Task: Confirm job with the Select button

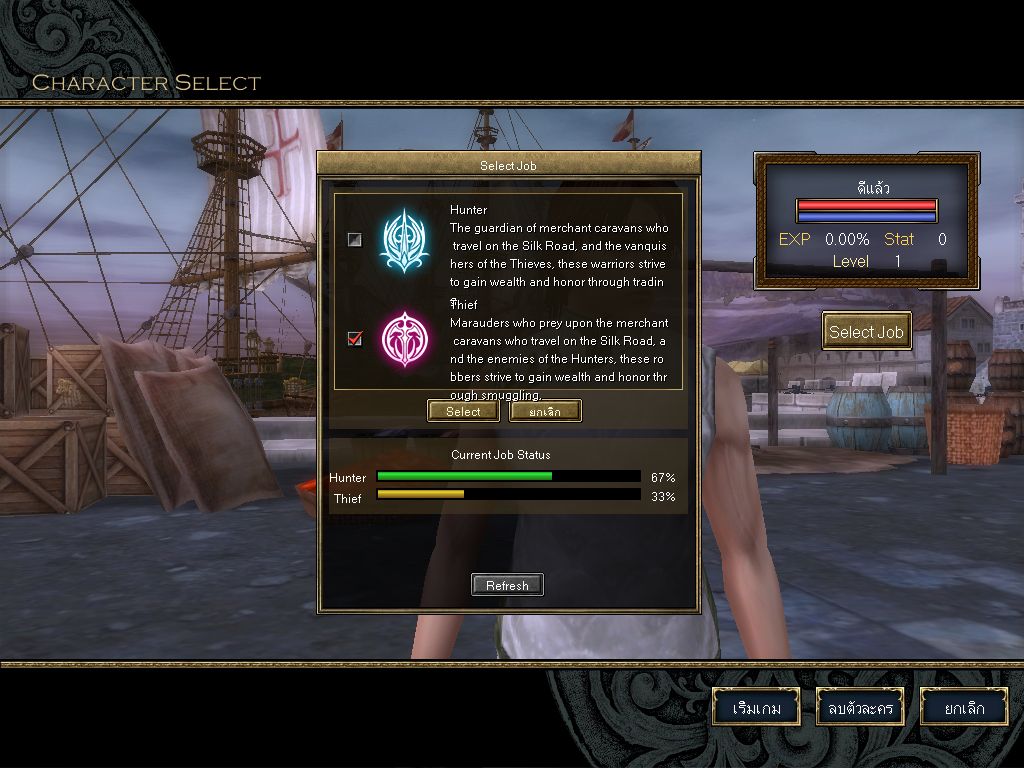Action: tap(463, 411)
